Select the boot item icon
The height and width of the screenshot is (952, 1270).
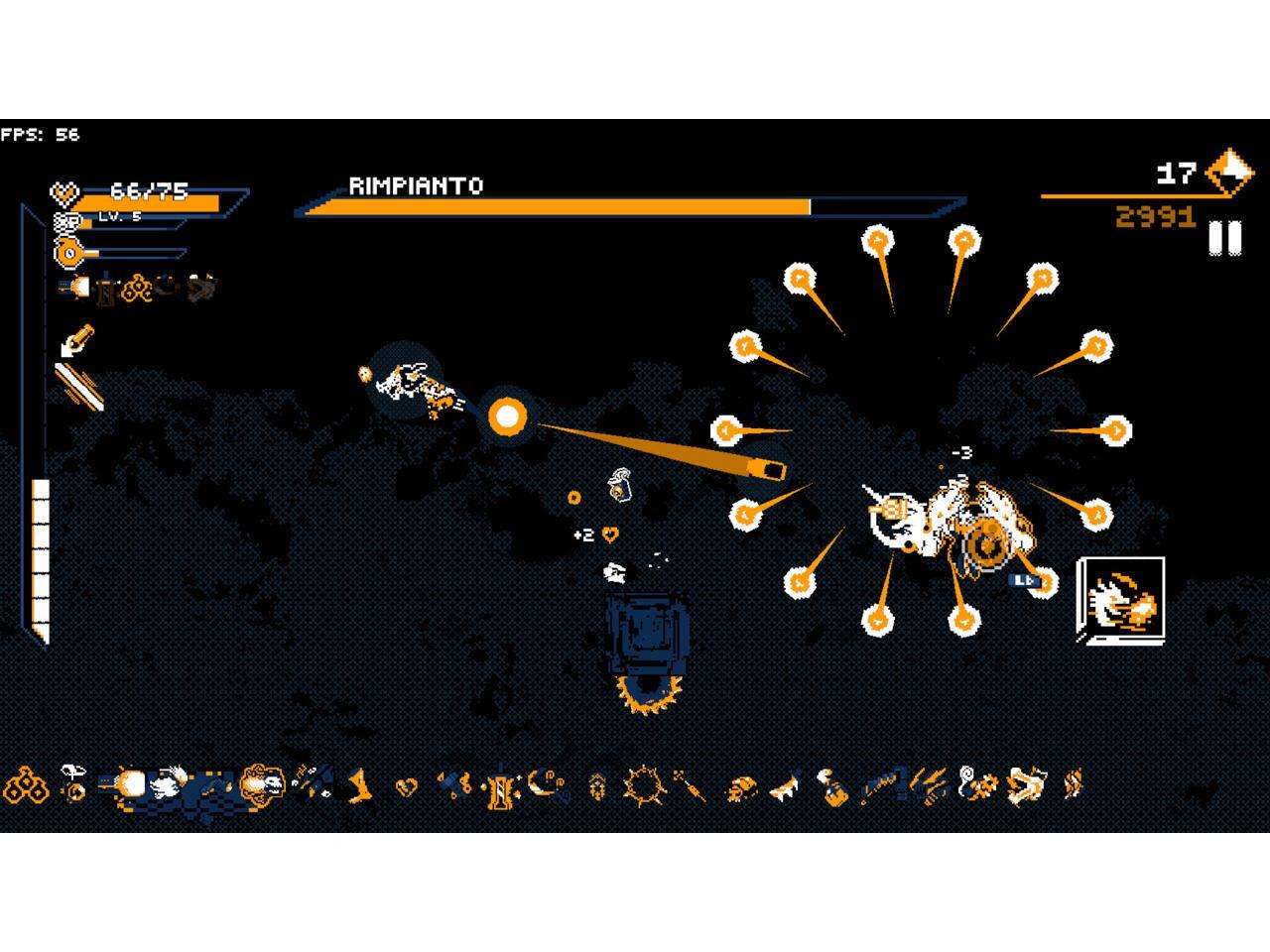pyautogui.click(x=360, y=786)
